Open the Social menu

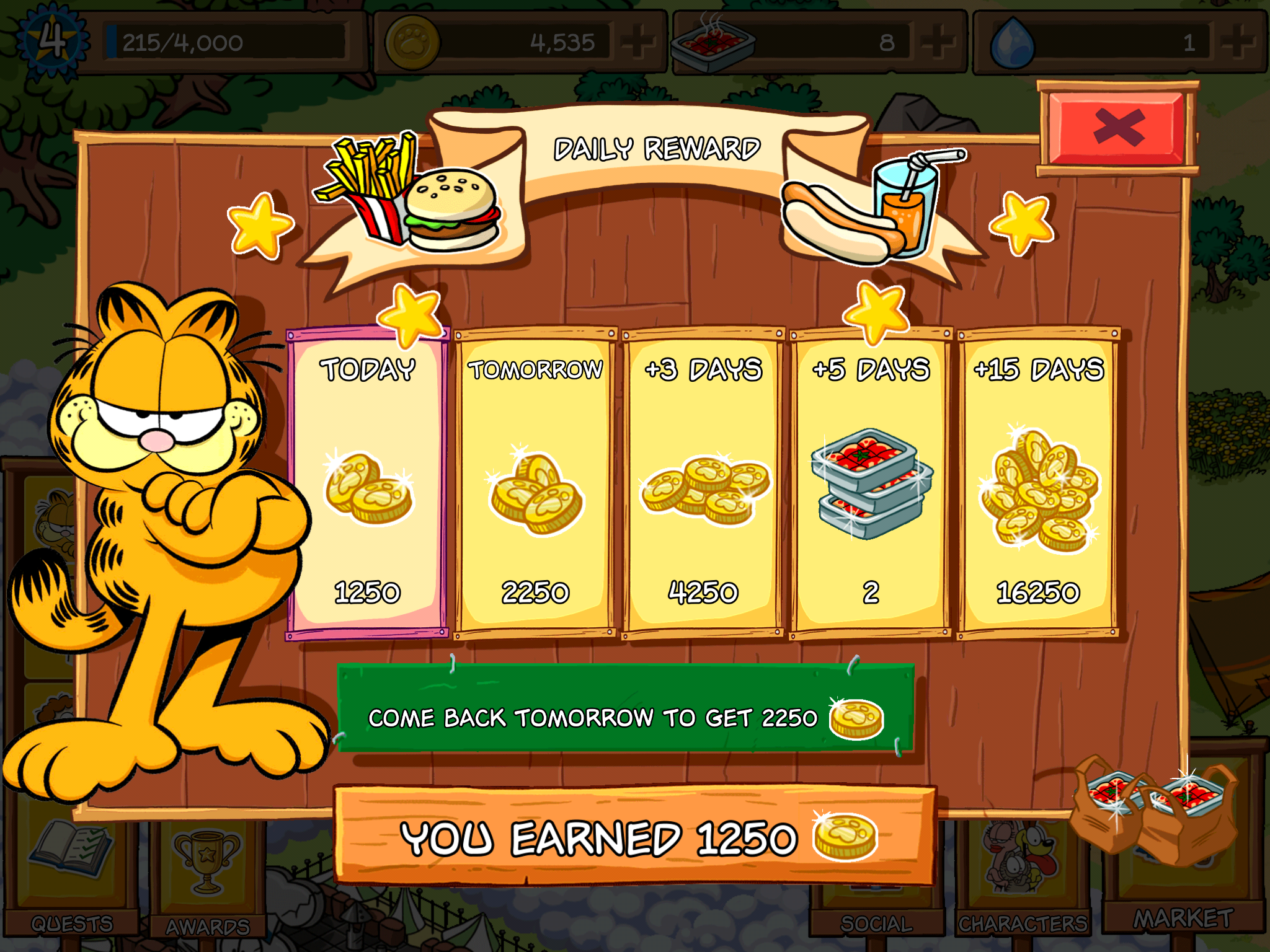pyautogui.click(x=876, y=917)
